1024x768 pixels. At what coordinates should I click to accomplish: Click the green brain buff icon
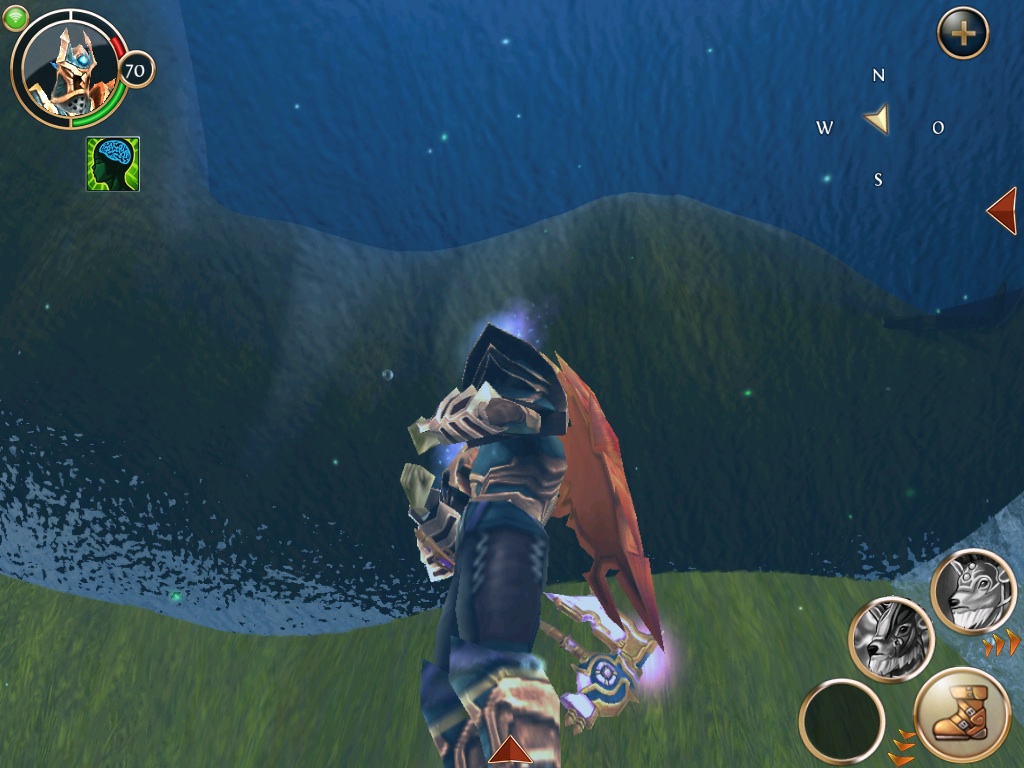pyautogui.click(x=113, y=164)
